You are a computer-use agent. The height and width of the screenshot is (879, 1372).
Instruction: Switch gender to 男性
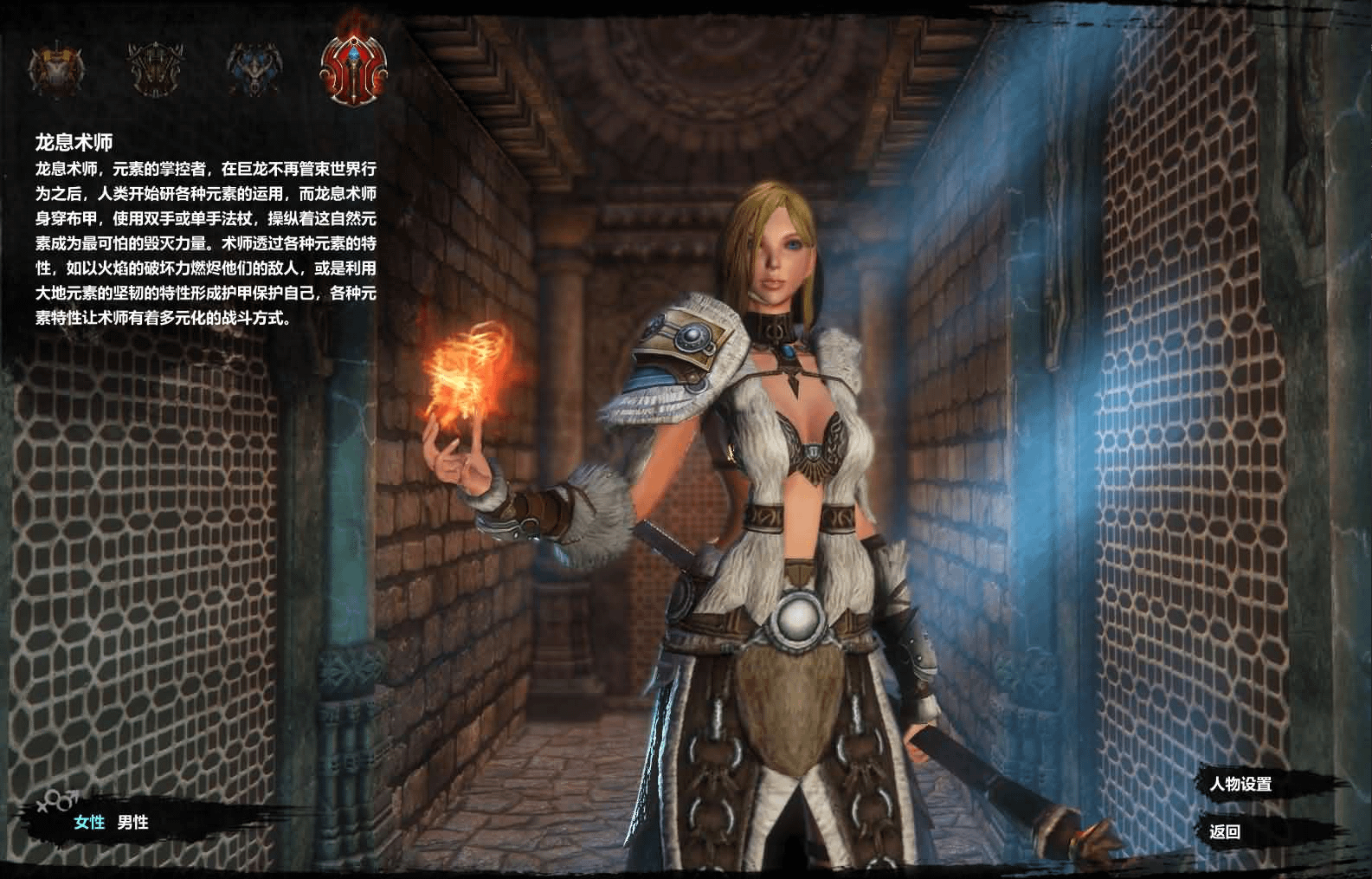tap(133, 822)
